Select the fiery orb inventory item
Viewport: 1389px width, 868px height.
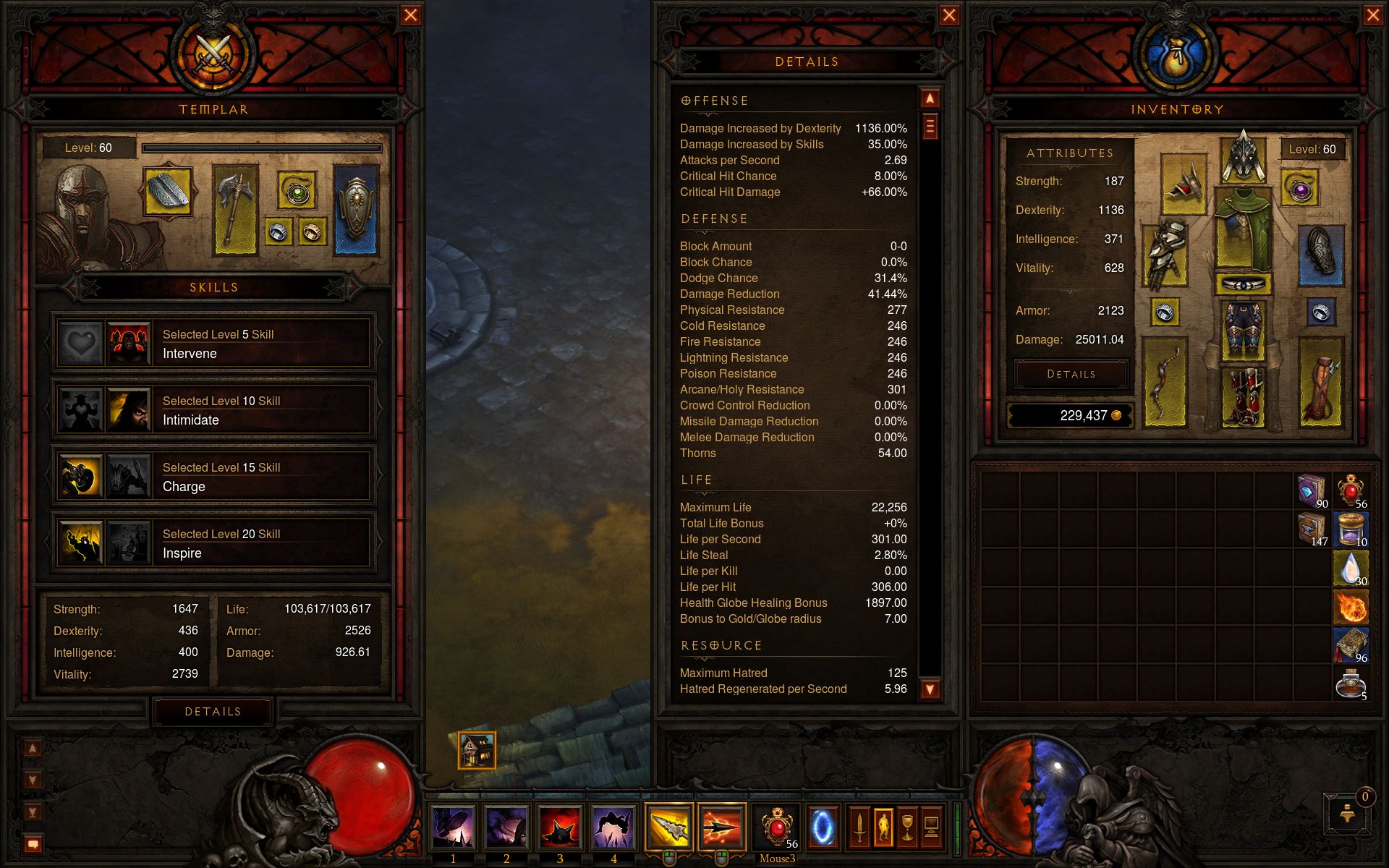(1351, 606)
